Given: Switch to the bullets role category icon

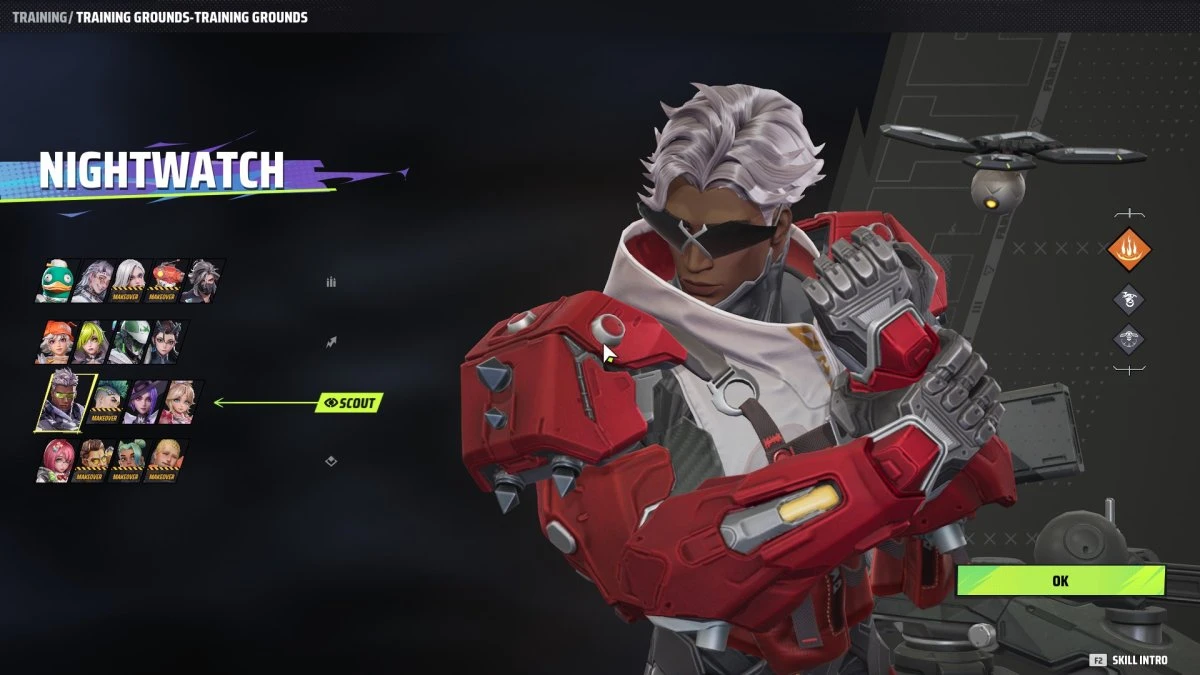Looking at the screenshot, I should [331, 282].
